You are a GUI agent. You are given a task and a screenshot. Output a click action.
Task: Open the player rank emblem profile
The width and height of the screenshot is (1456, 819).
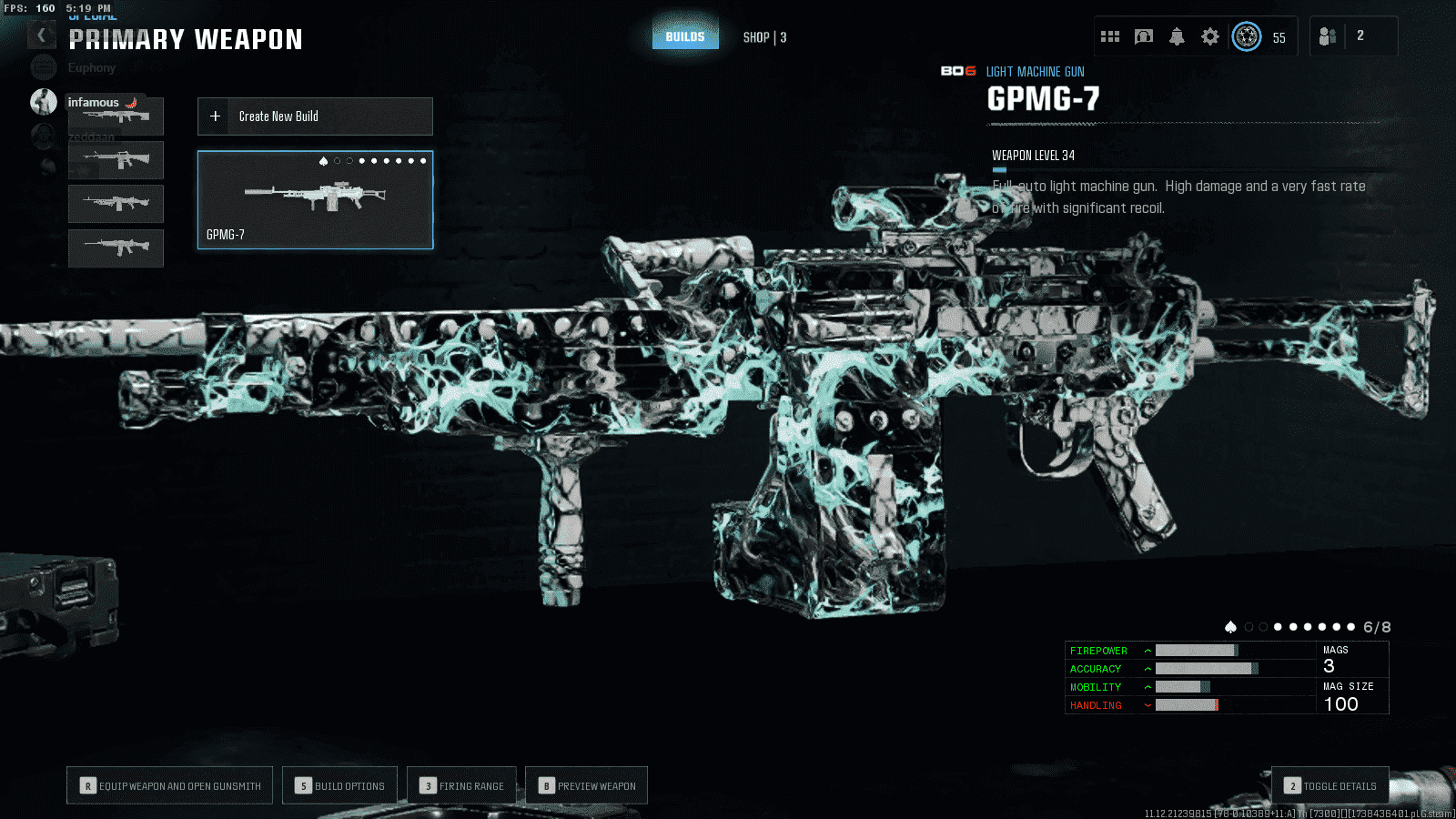1247,36
